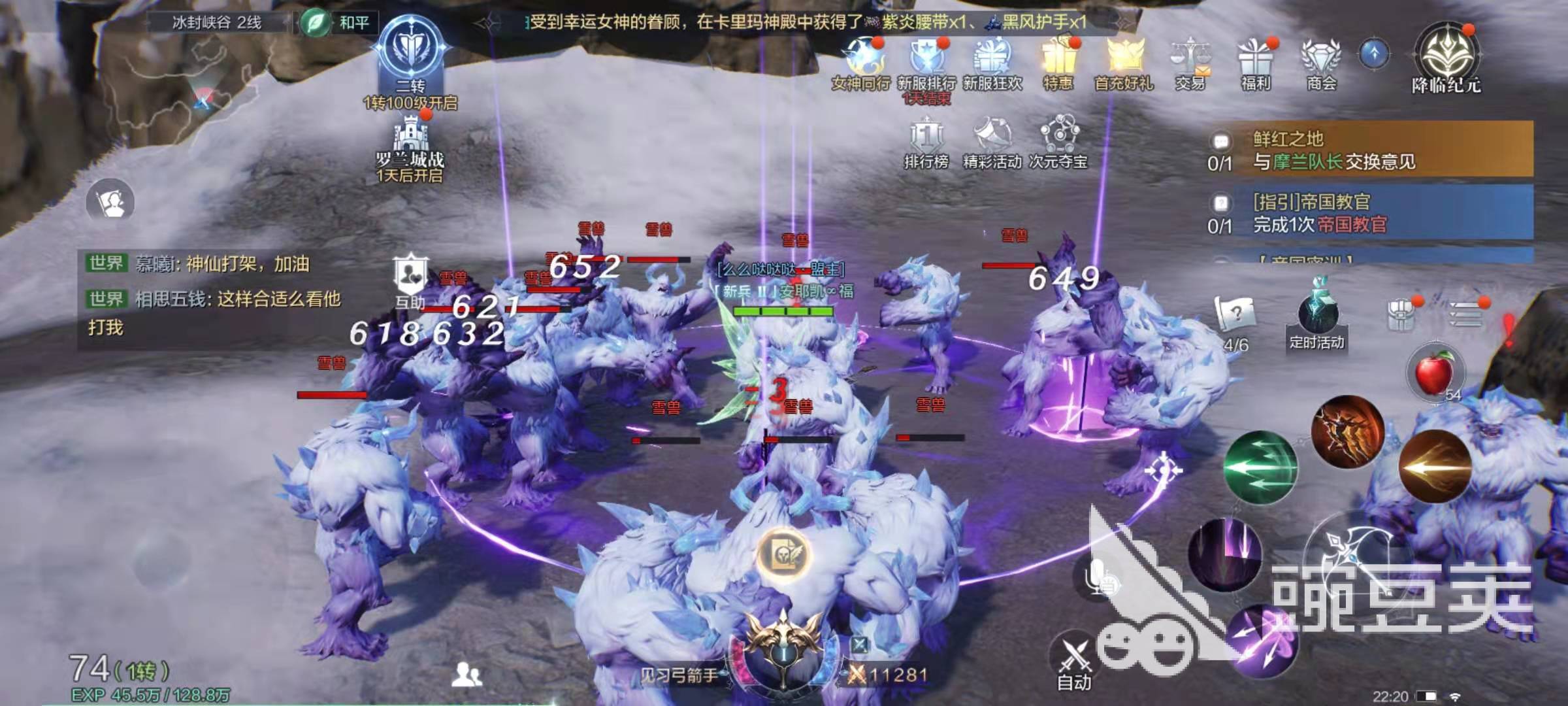Open the 排行榜 leaderboard
Viewport: 1568px width, 706px height.
click(926, 141)
